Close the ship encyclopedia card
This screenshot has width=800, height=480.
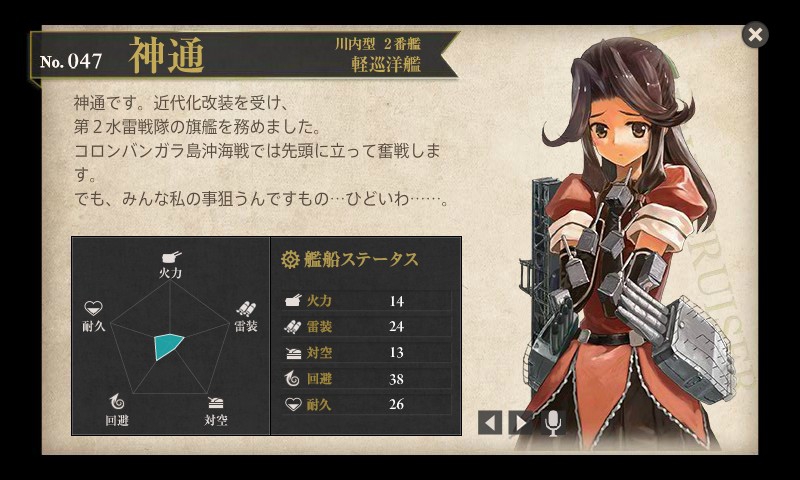(x=755, y=35)
